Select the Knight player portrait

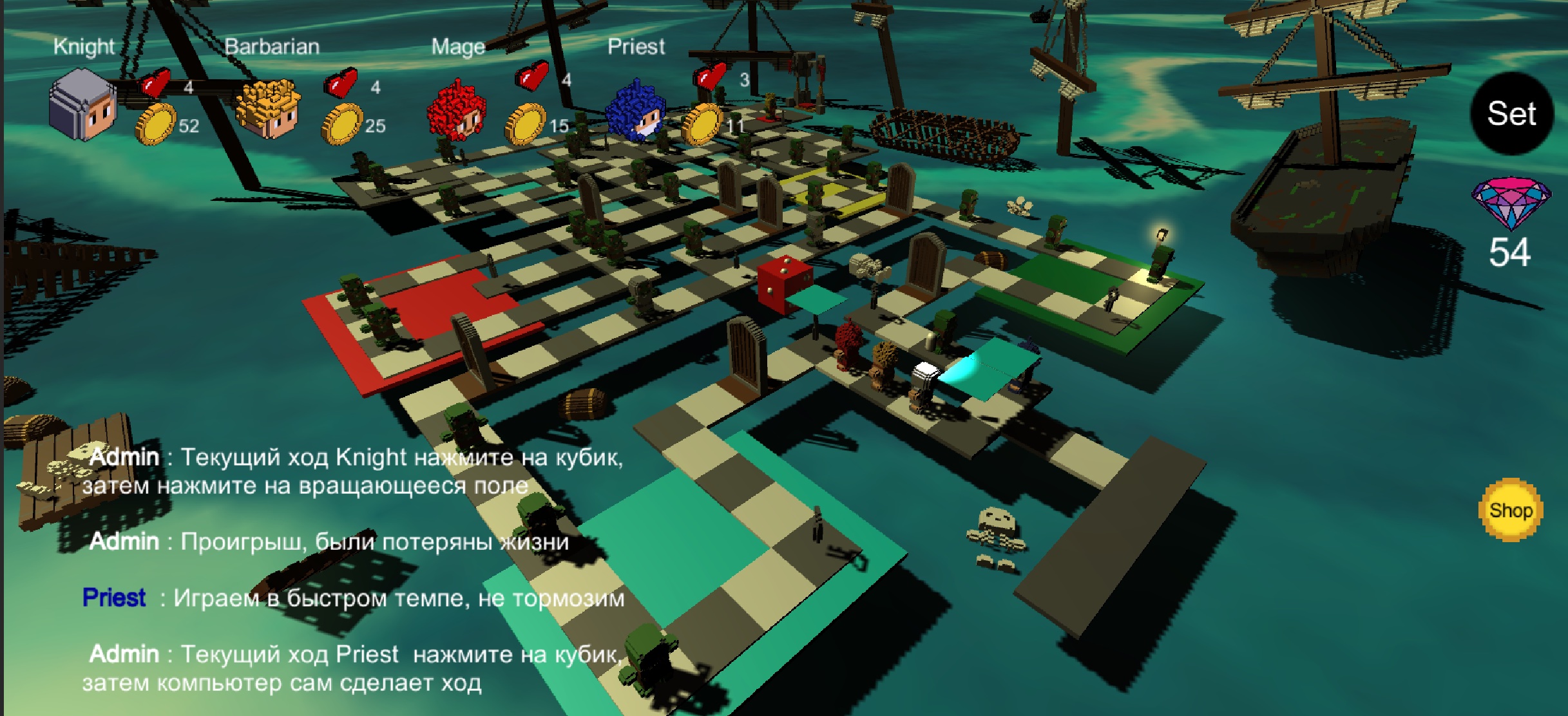point(82,106)
